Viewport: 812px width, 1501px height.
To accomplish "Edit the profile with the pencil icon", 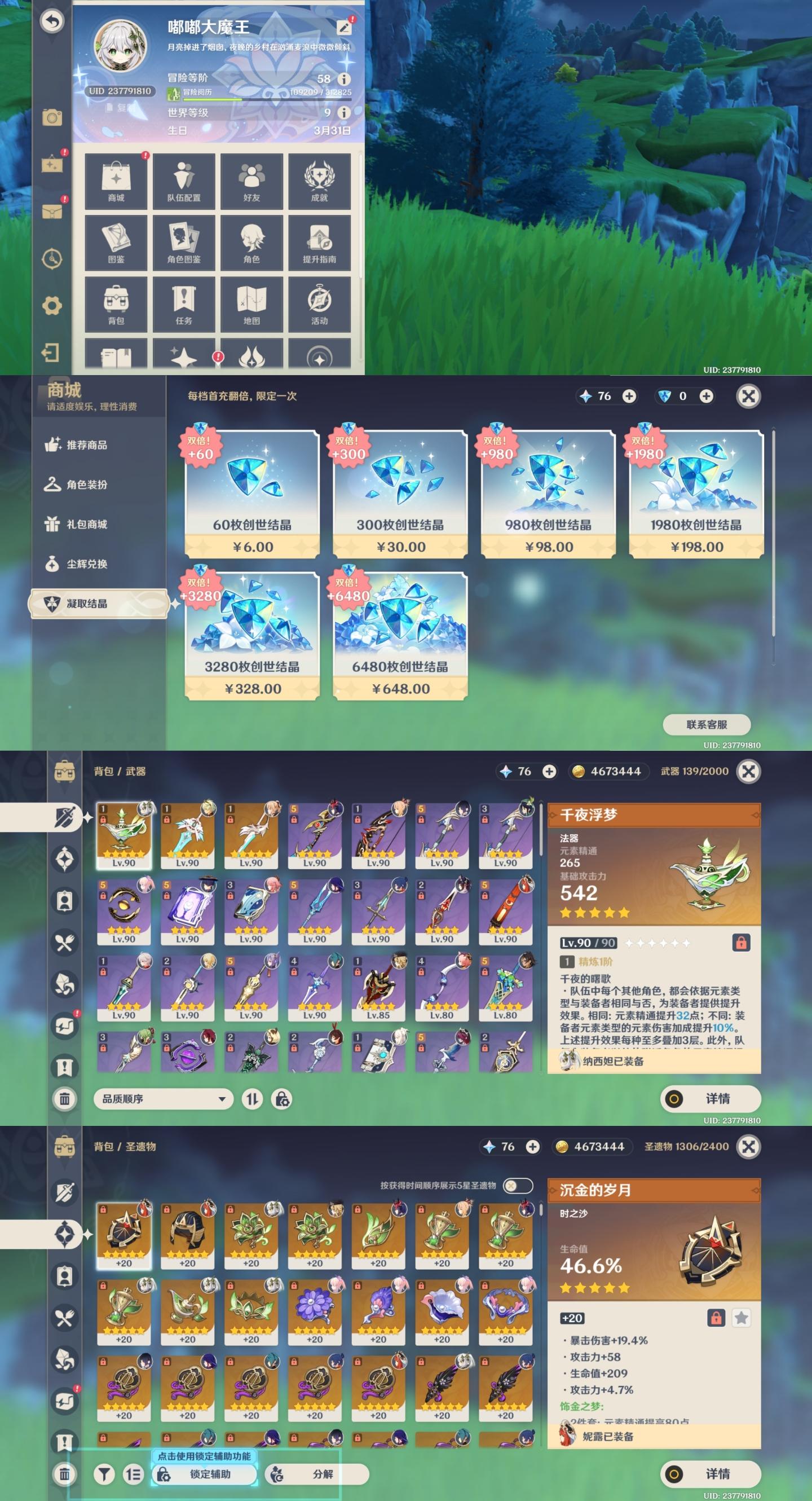I will (343, 27).
